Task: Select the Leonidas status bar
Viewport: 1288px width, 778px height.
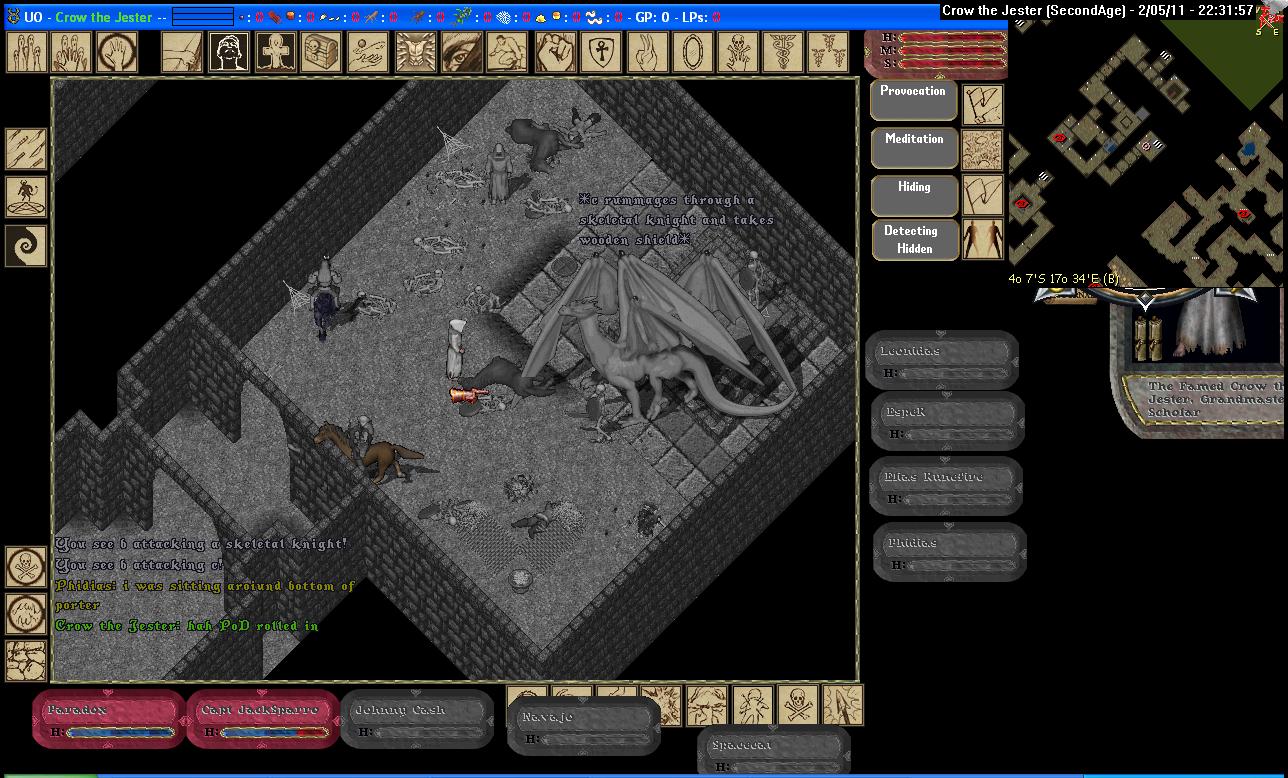Action: click(x=941, y=360)
